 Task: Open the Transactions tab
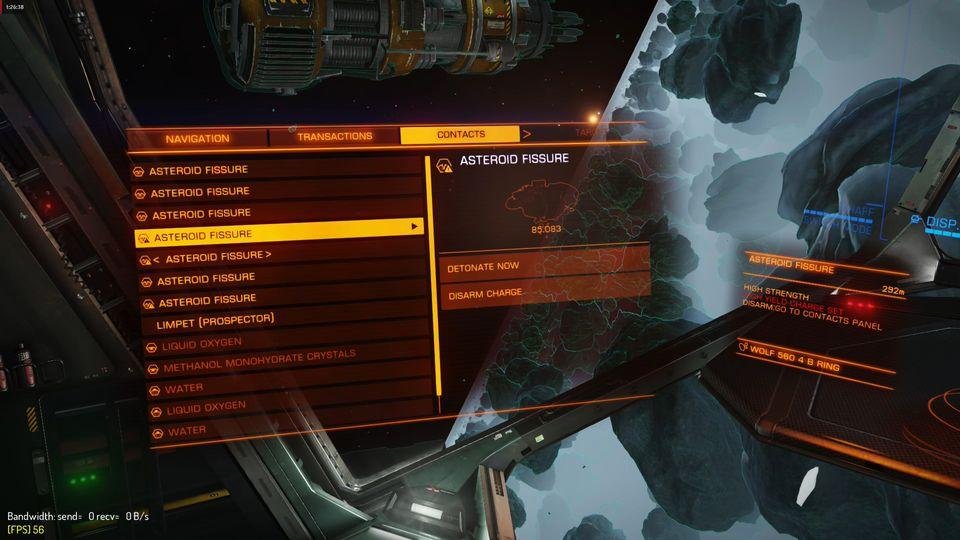(334, 136)
